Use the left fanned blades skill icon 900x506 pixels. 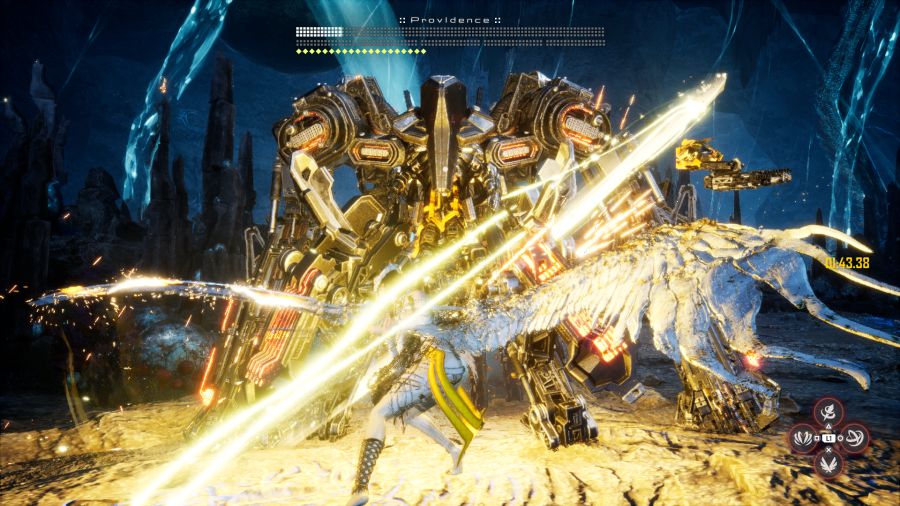point(802,437)
